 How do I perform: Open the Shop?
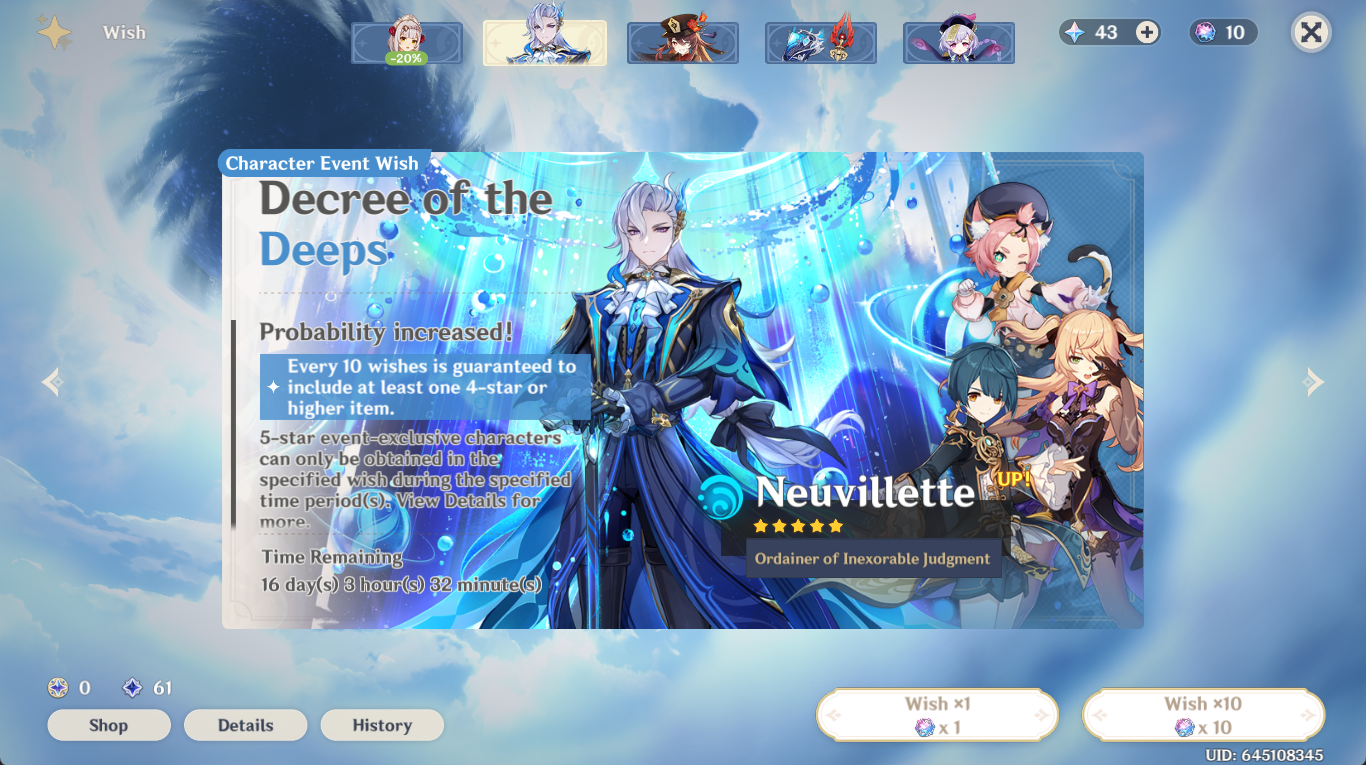(108, 725)
